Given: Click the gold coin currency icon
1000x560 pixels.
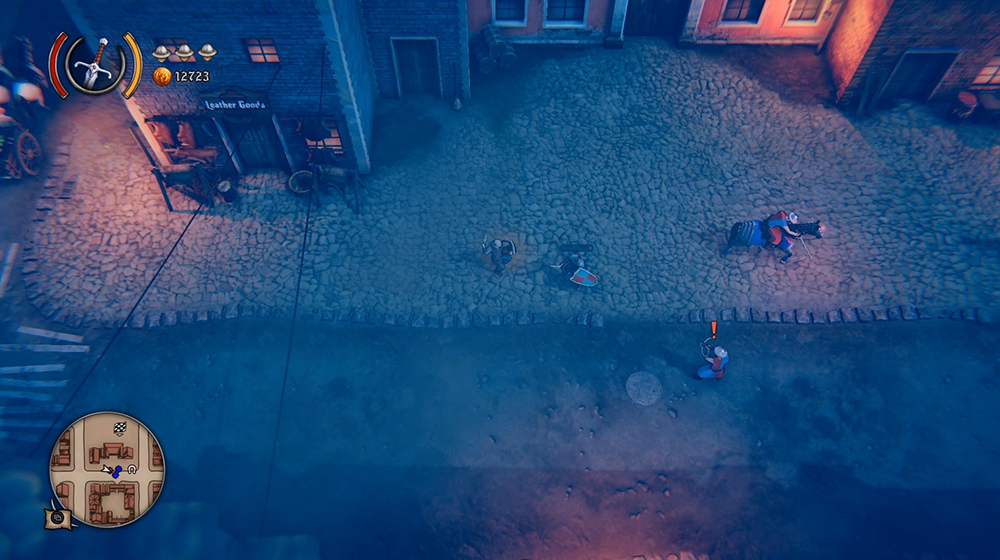Looking at the screenshot, I should 162,76.
